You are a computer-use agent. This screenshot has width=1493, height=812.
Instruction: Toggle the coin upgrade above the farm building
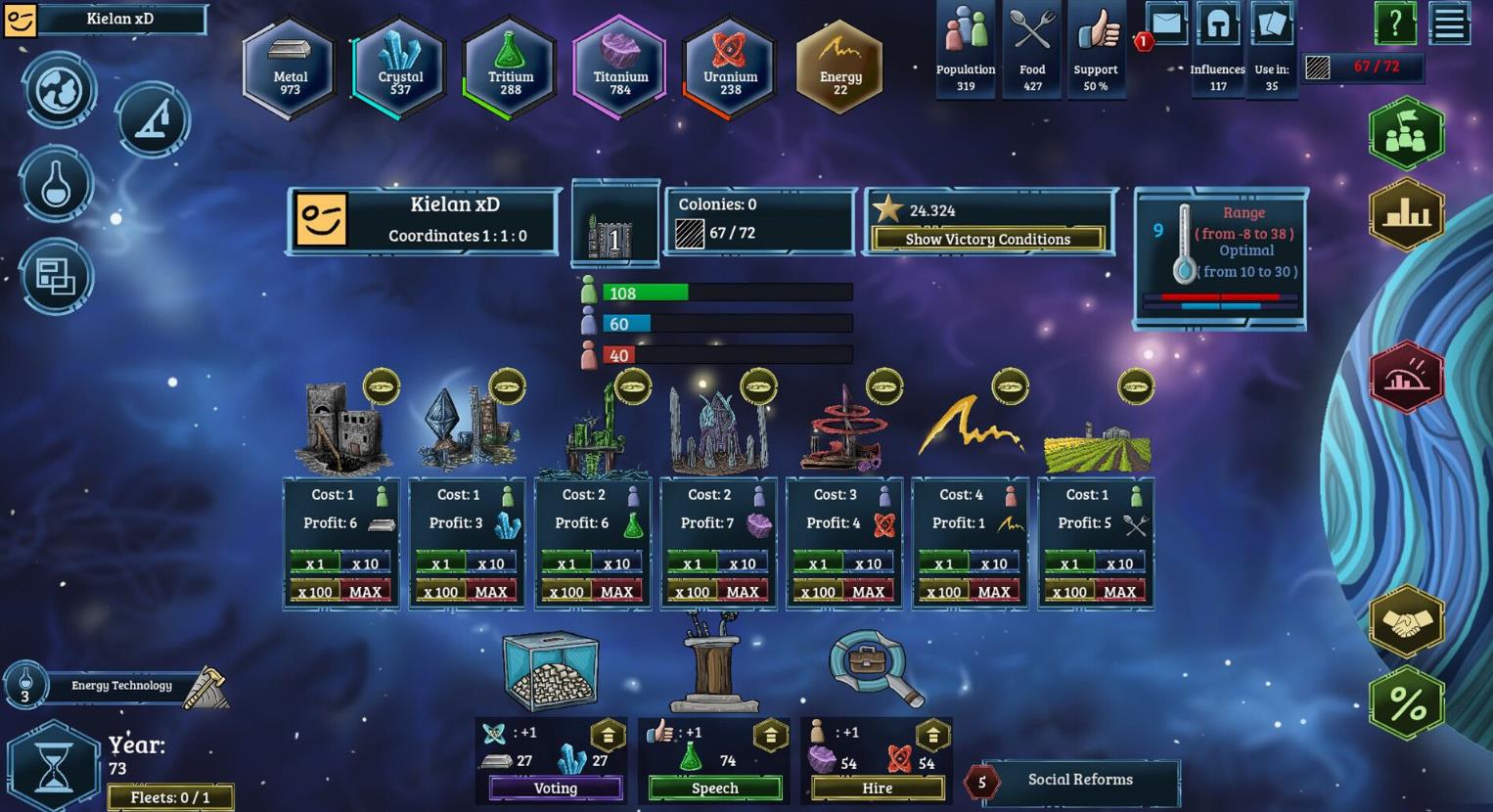pyautogui.click(x=1137, y=385)
